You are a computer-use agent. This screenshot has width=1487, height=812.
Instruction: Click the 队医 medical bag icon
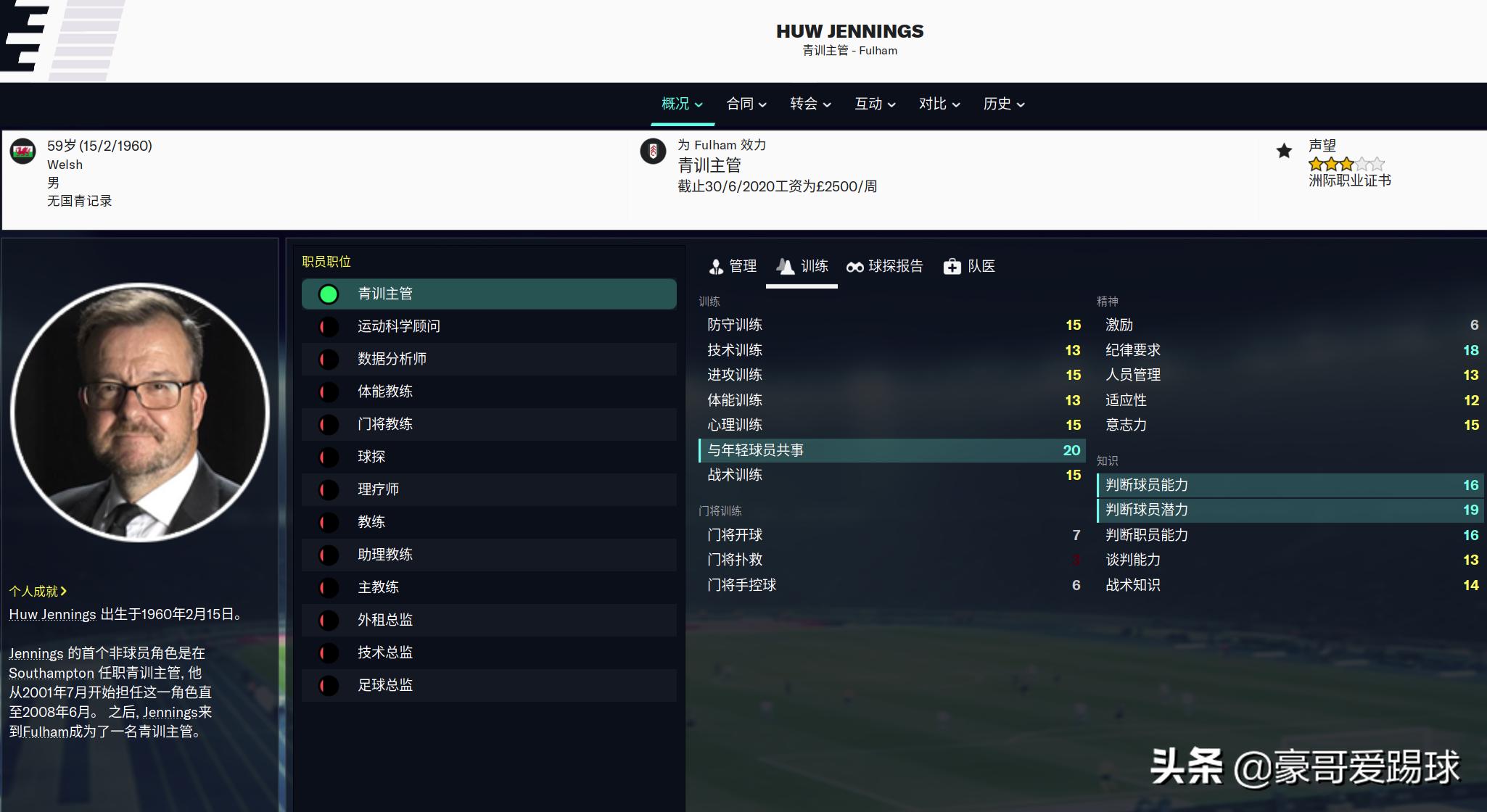969,267
